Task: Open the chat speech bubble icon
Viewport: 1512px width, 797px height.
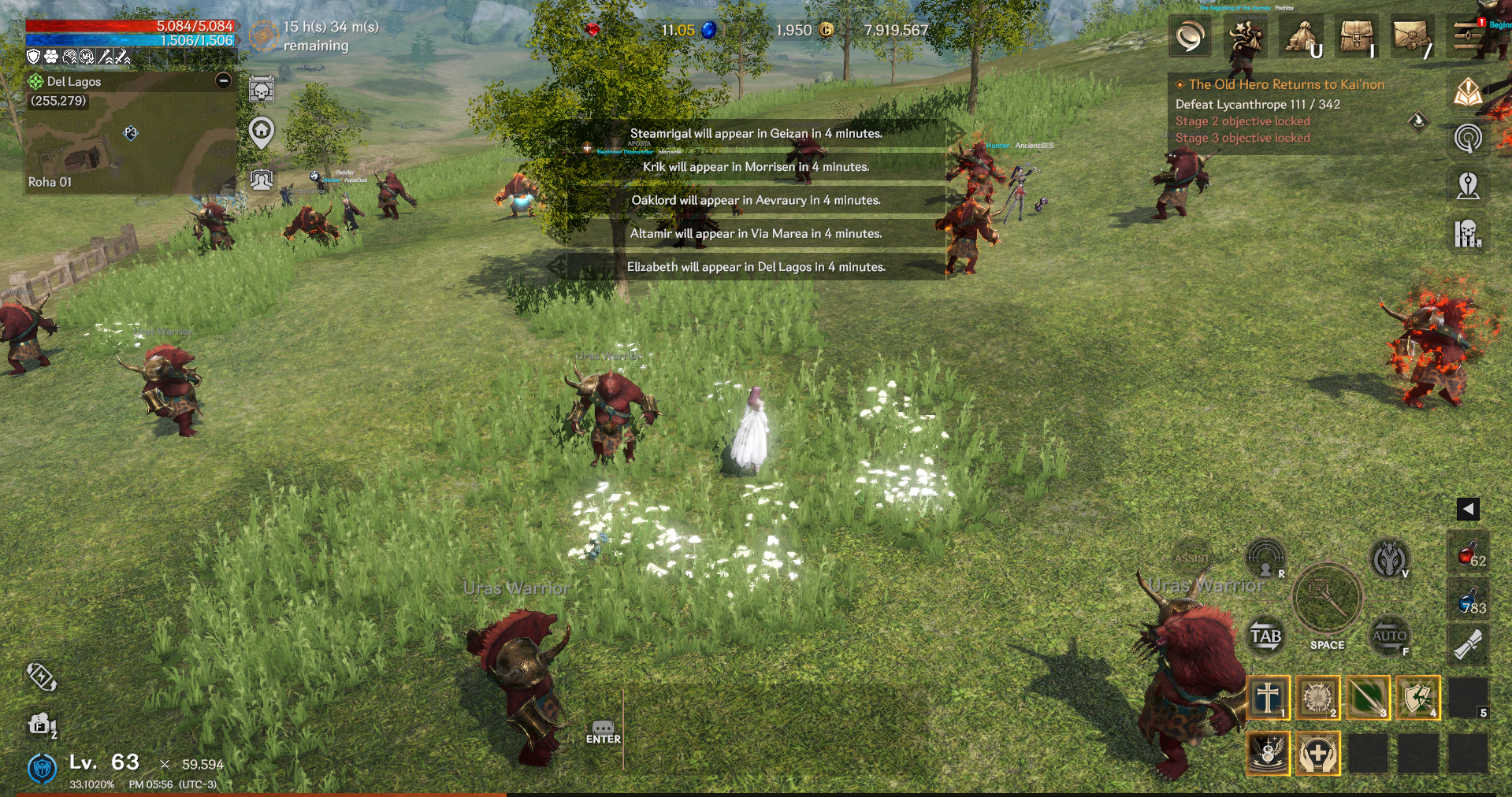Action: coord(1190,36)
